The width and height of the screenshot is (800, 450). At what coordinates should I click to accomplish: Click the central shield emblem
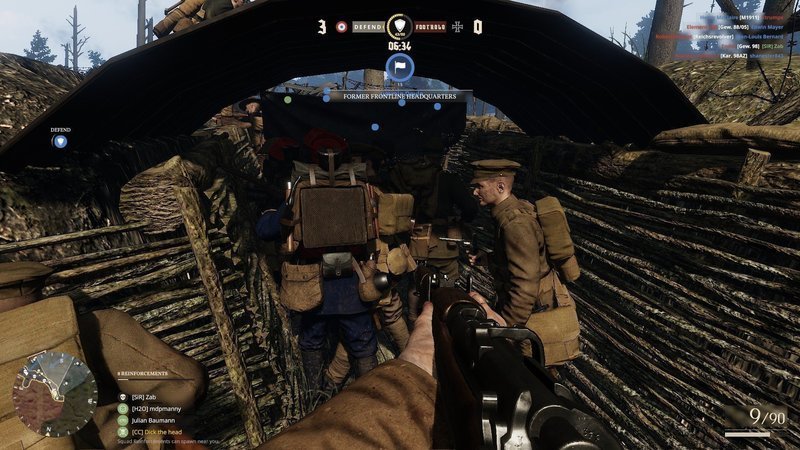pyautogui.click(x=400, y=27)
